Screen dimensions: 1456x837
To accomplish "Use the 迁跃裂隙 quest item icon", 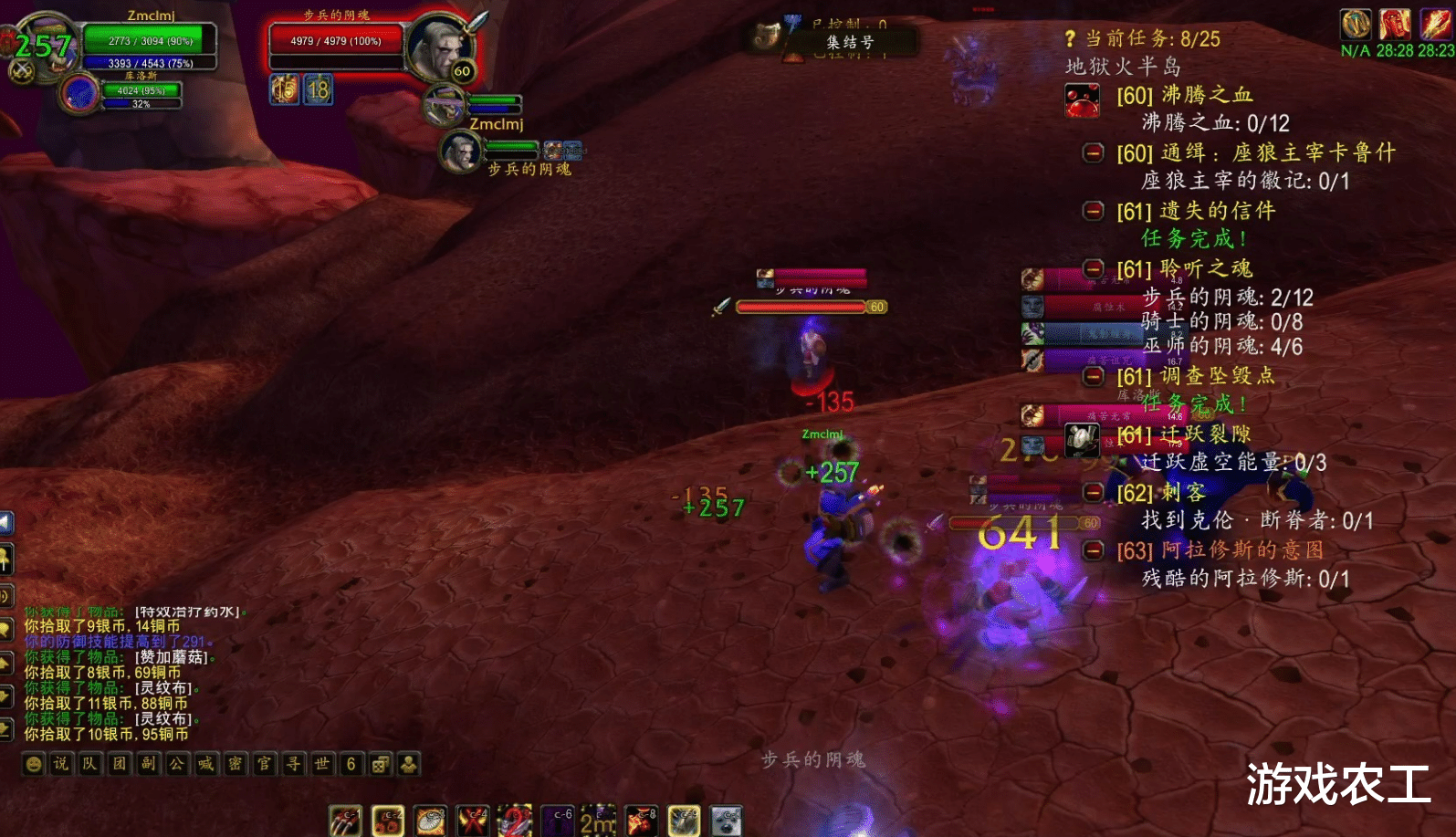I will [1082, 440].
